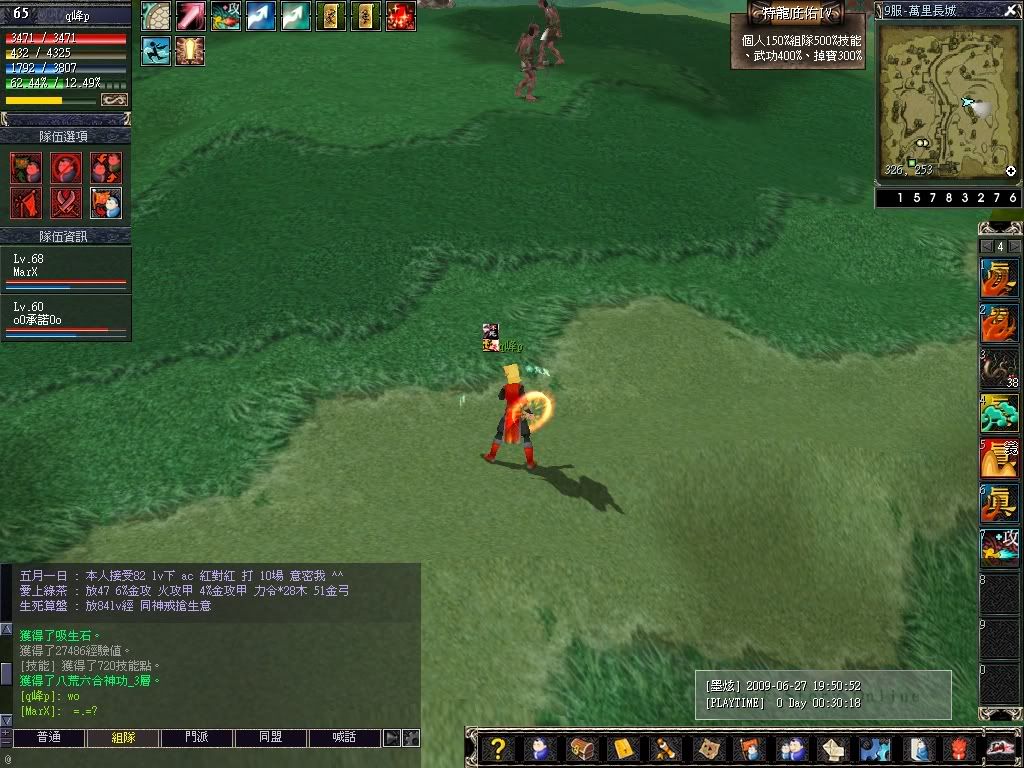1024x768 pixels.
Task: Use the dark snake item in slot 3
Action: tap(998, 368)
